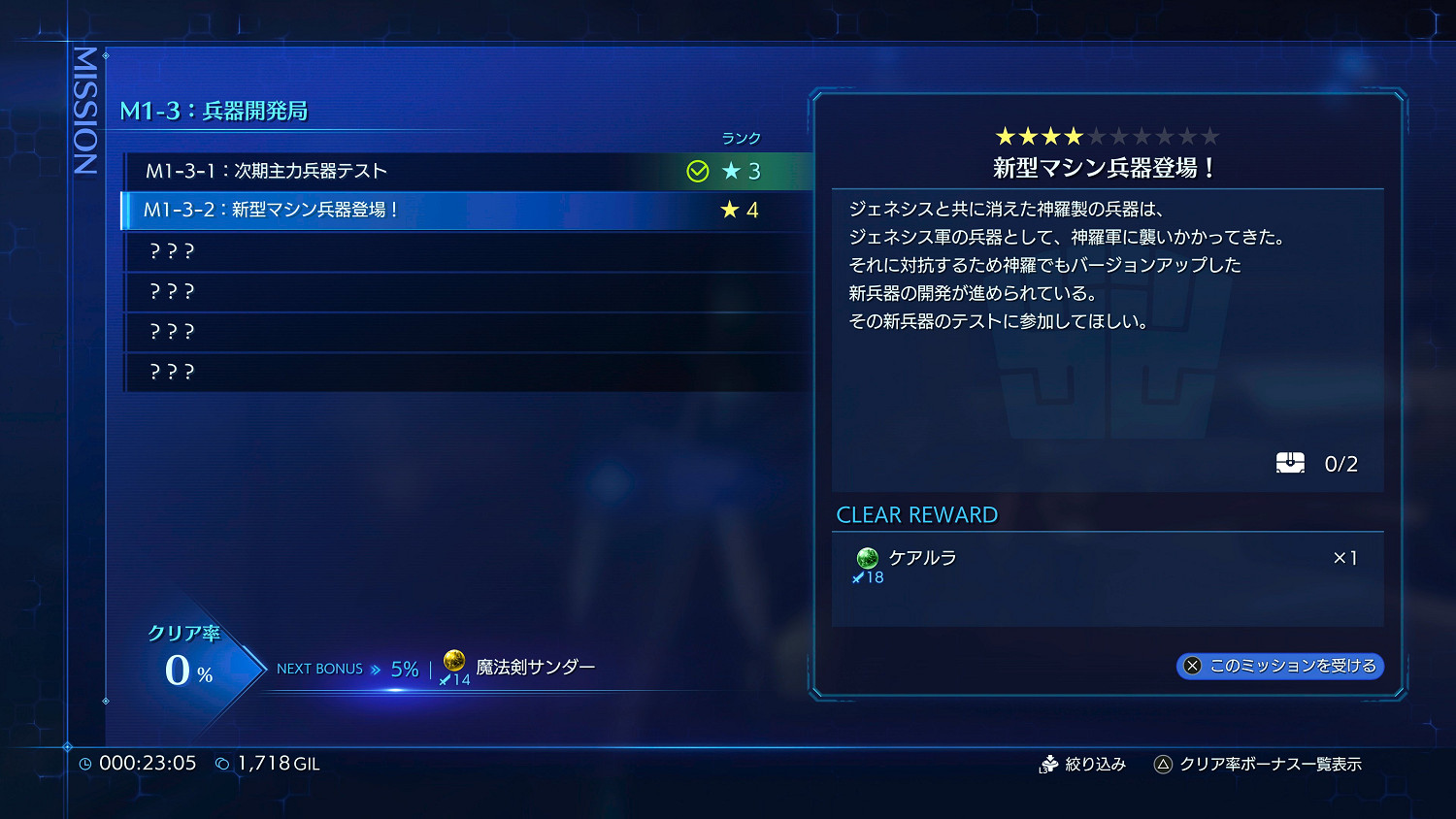Click the triangle button icon before クリア率ボーナス一覧表示
The height and width of the screenshot is (819, 1456).
coord(1161,764)
